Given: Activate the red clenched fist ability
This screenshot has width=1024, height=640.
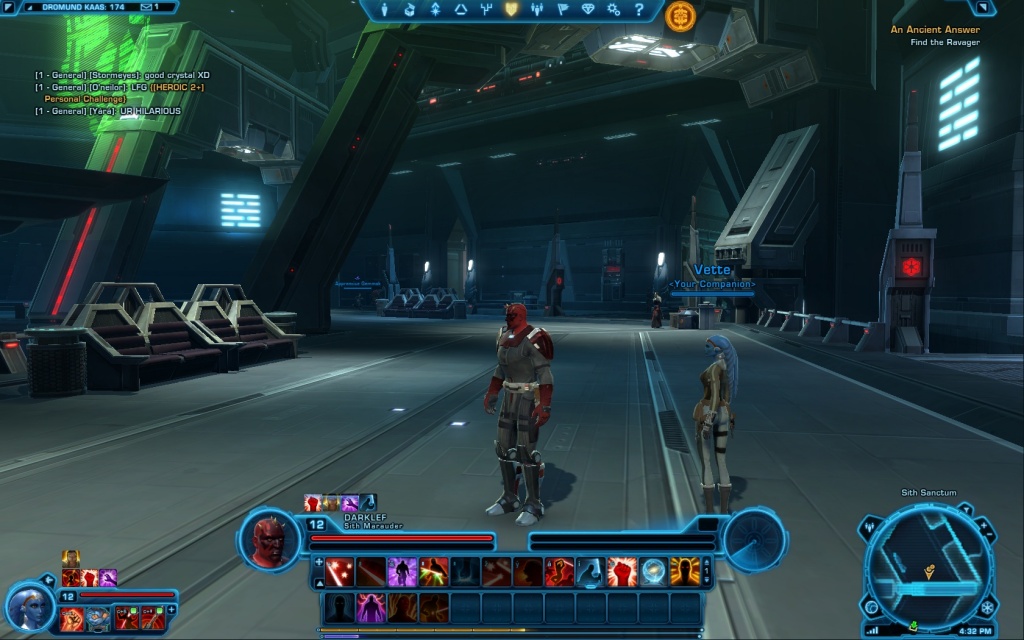Looking at the screenshot, I should pos(622,572).
